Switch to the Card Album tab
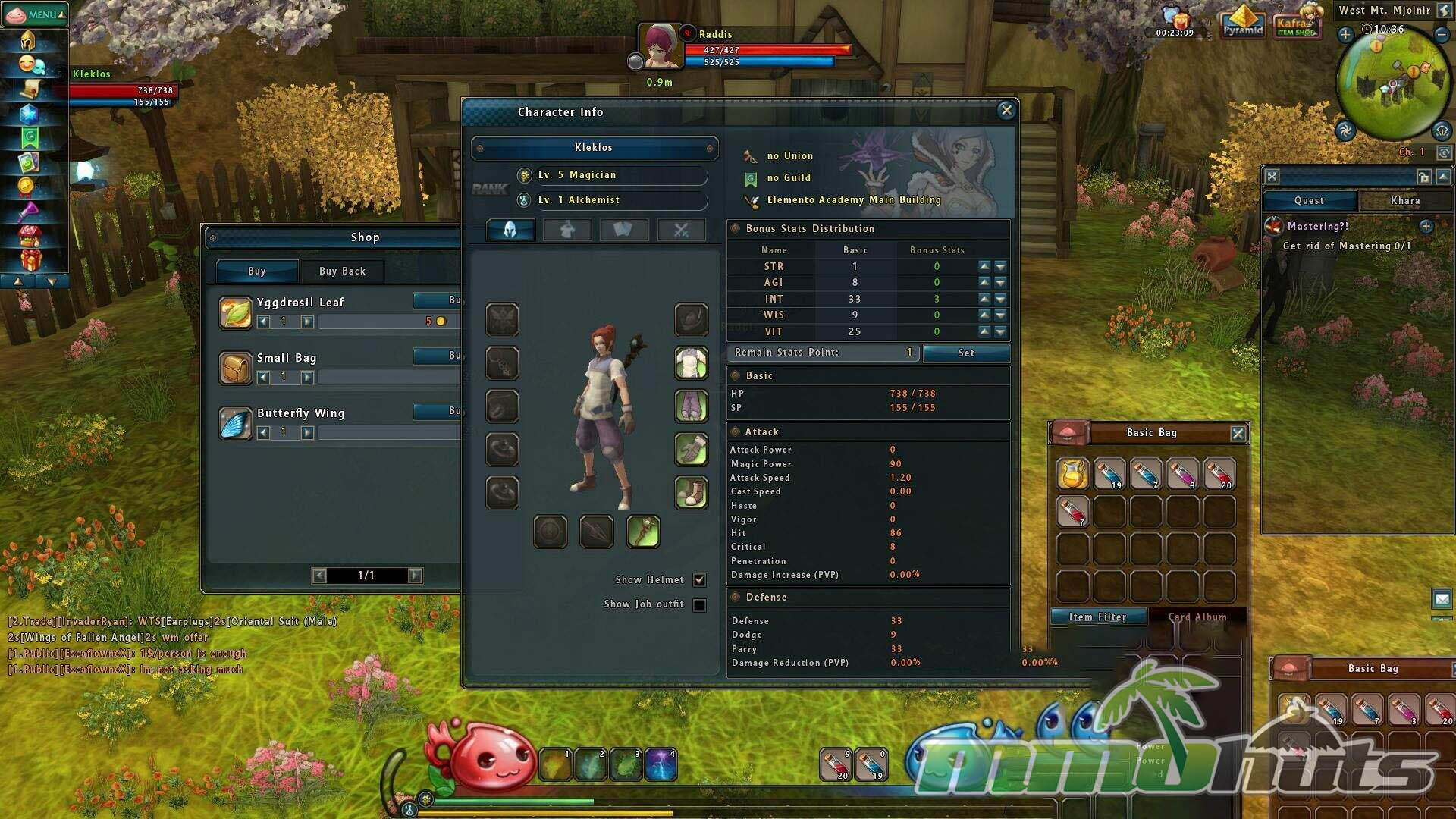 click(x=1197, y=617)
